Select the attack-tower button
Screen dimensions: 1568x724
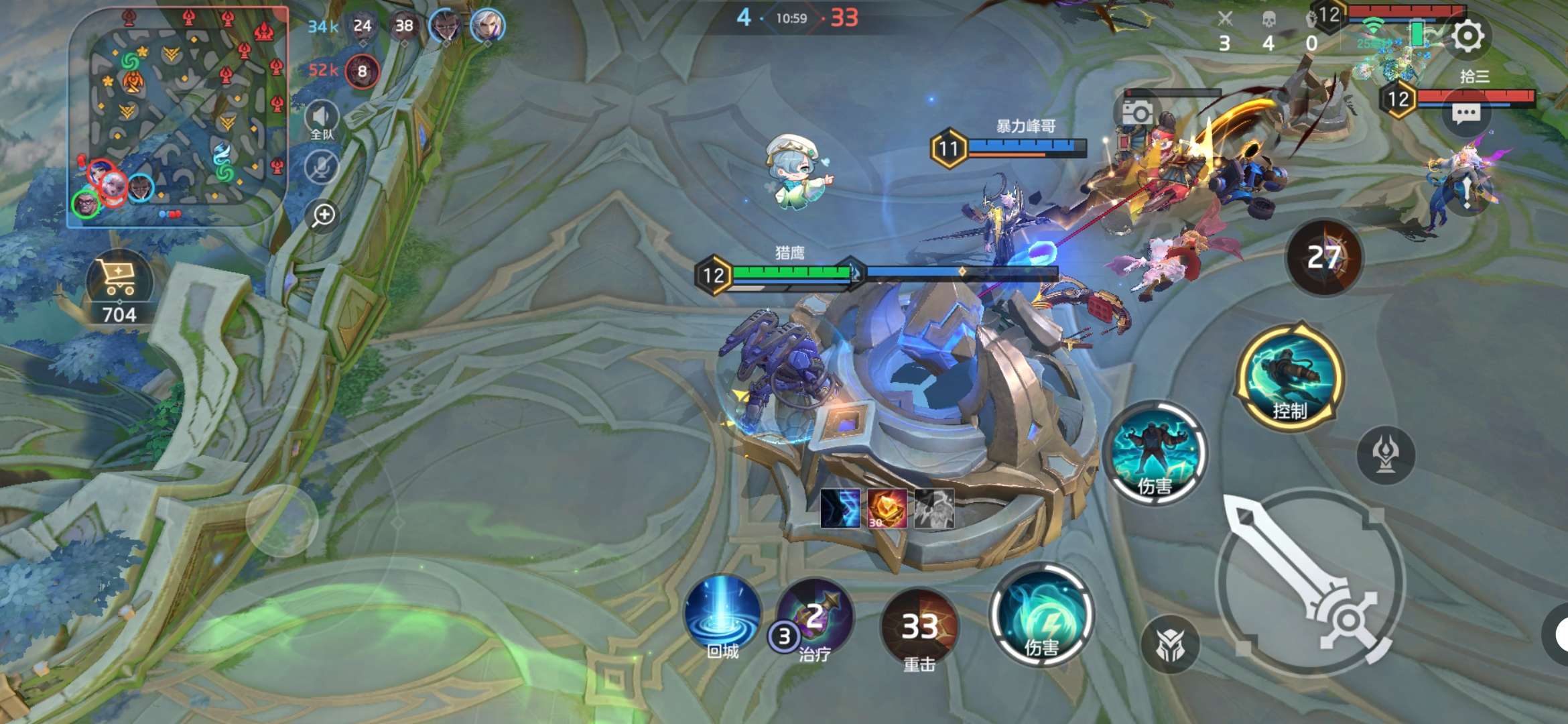coord(1385,455)
